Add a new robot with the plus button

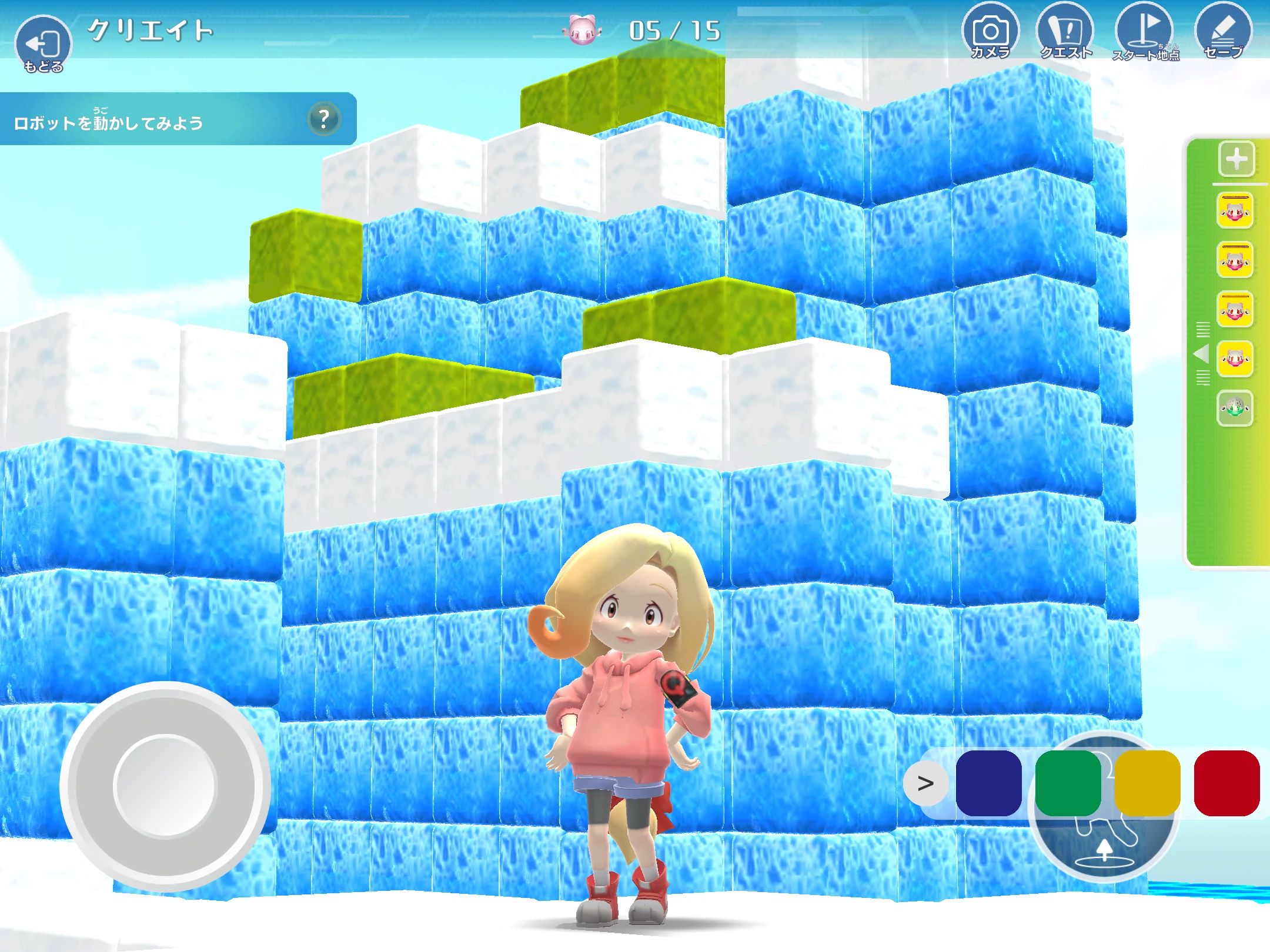1236,159
